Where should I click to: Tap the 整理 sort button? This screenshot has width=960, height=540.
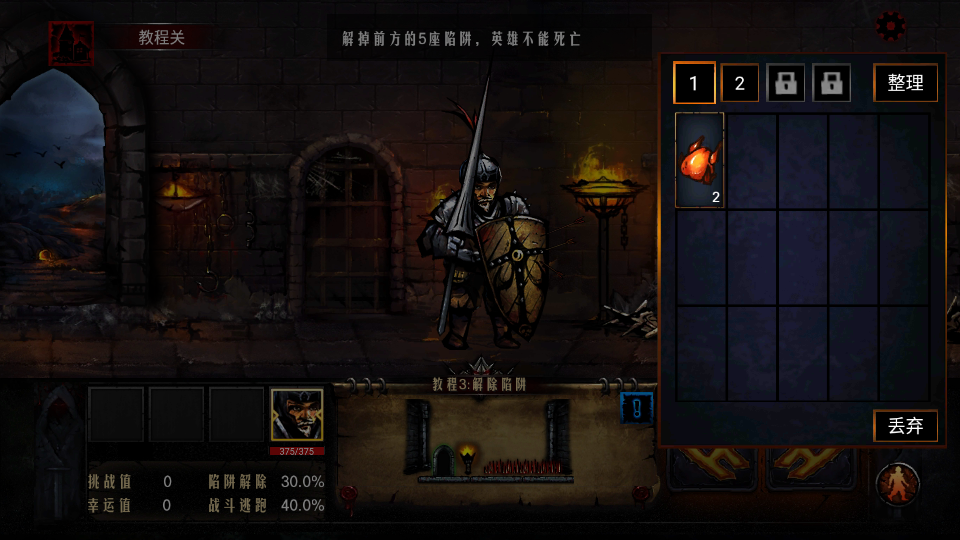905,83
